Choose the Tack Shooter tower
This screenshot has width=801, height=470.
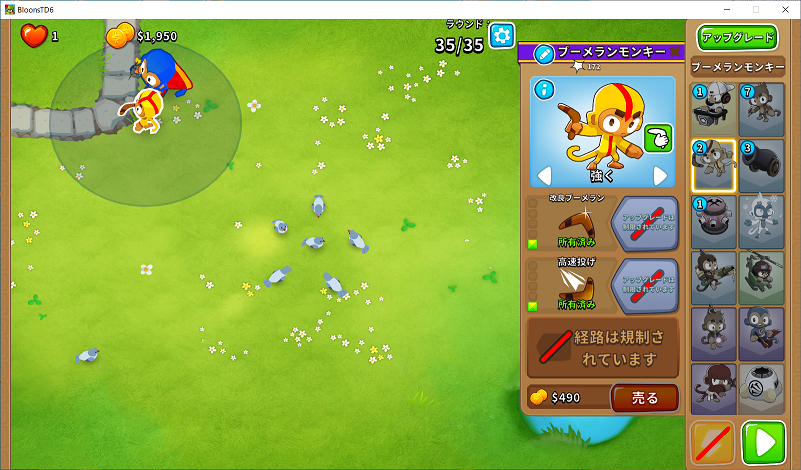[x=714, y=221]
